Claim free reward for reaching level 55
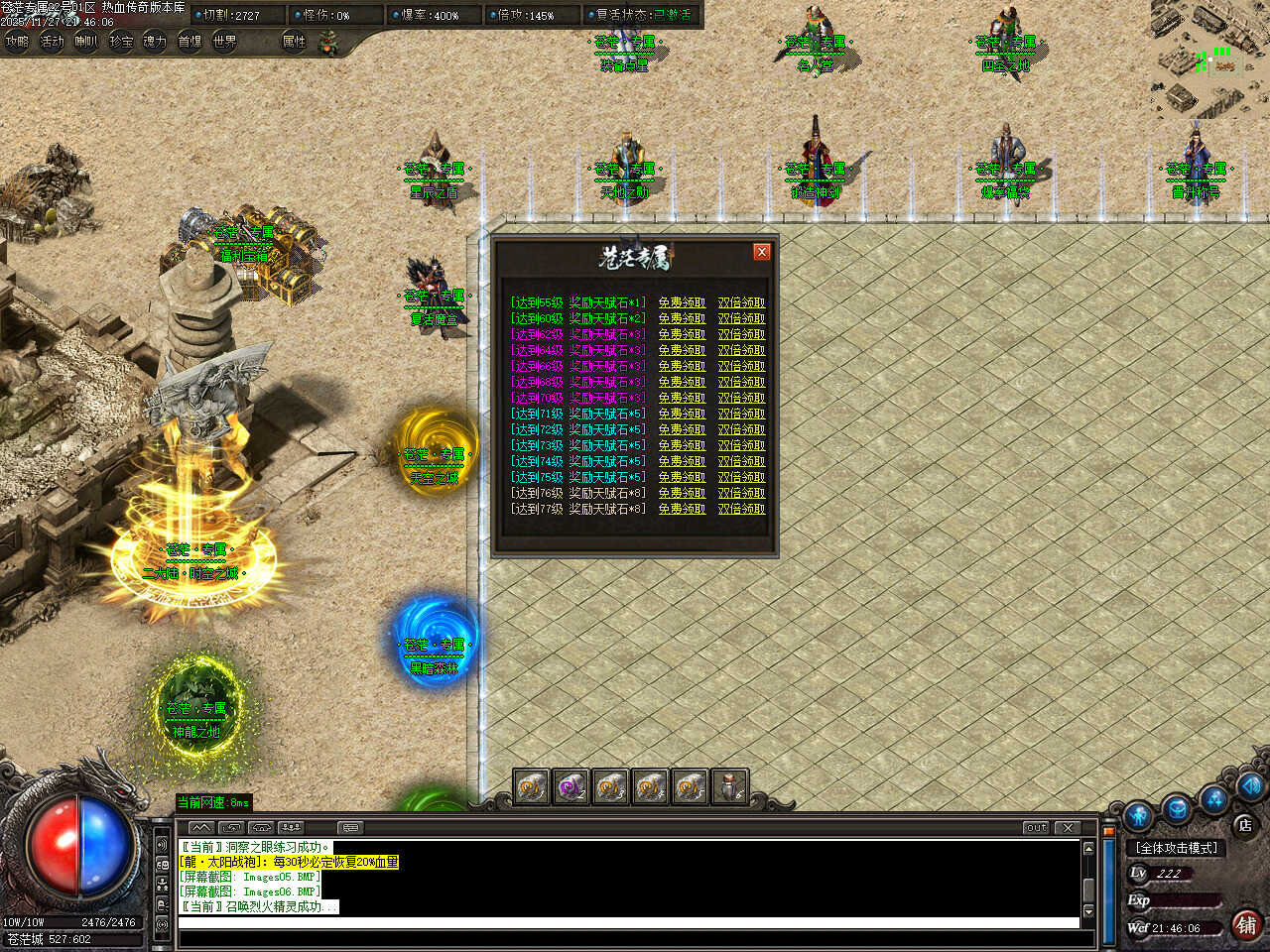 pos(682,302)
